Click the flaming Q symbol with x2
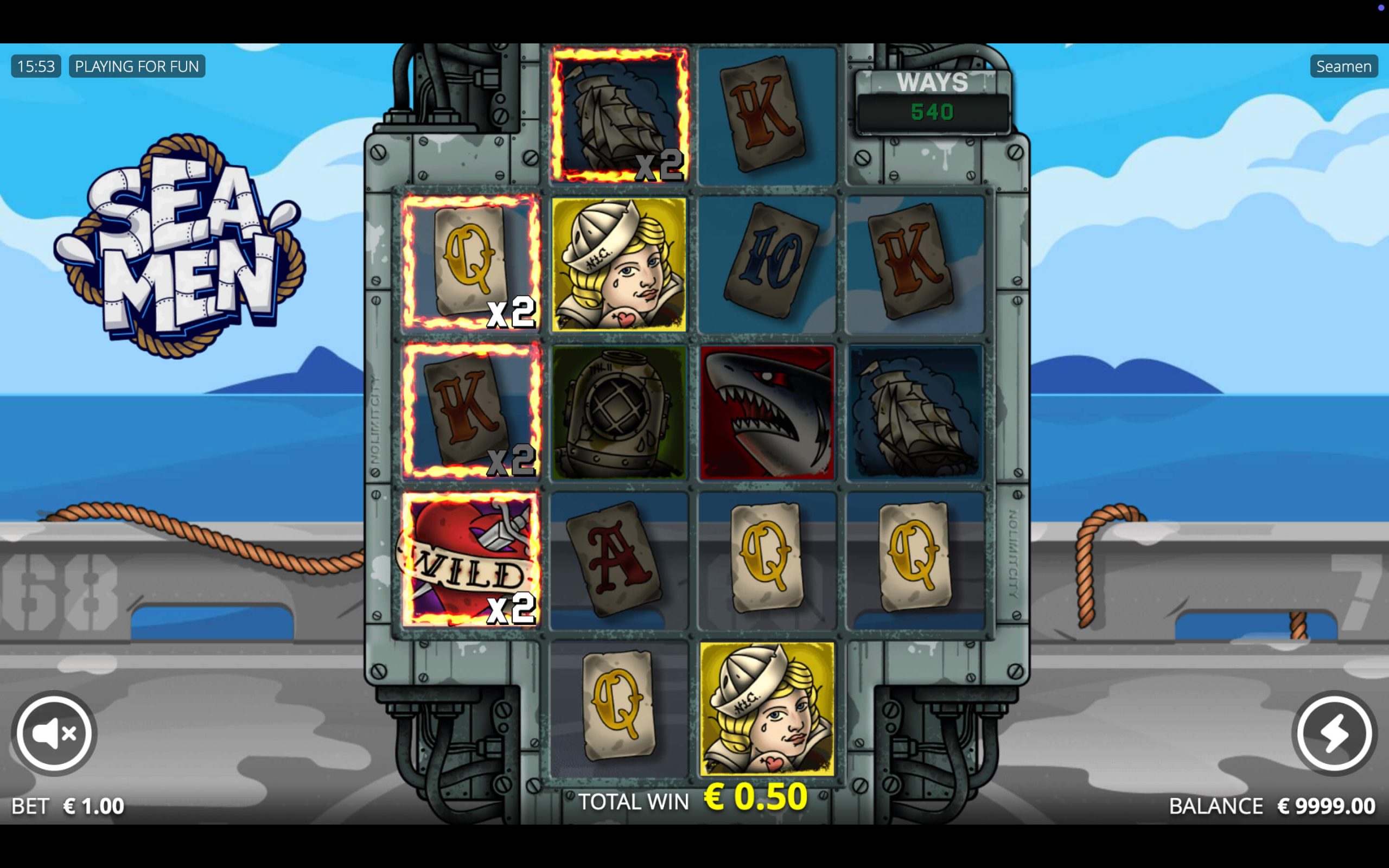The image size is (1389, 868). (x=470, y=265)
